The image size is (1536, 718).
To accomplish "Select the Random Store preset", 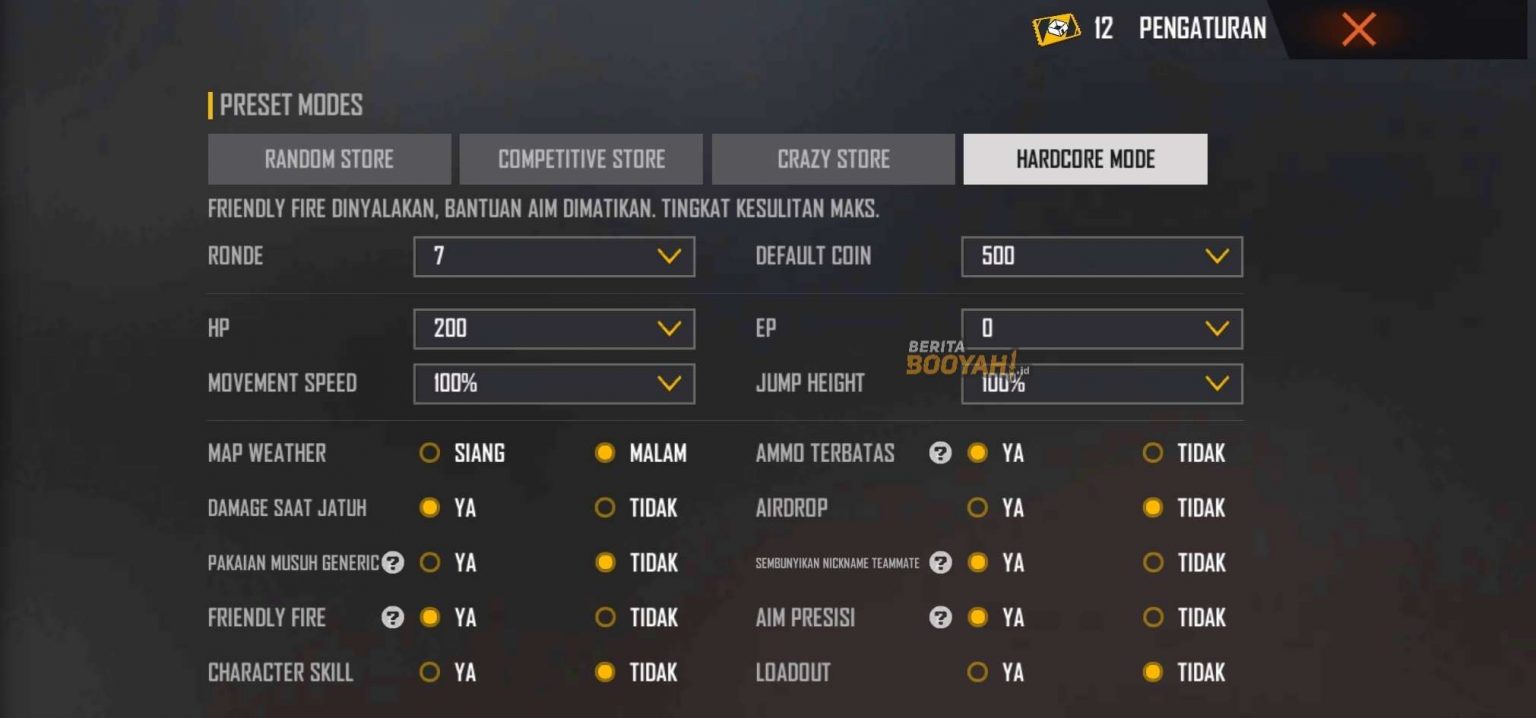I will coord(329,159).
